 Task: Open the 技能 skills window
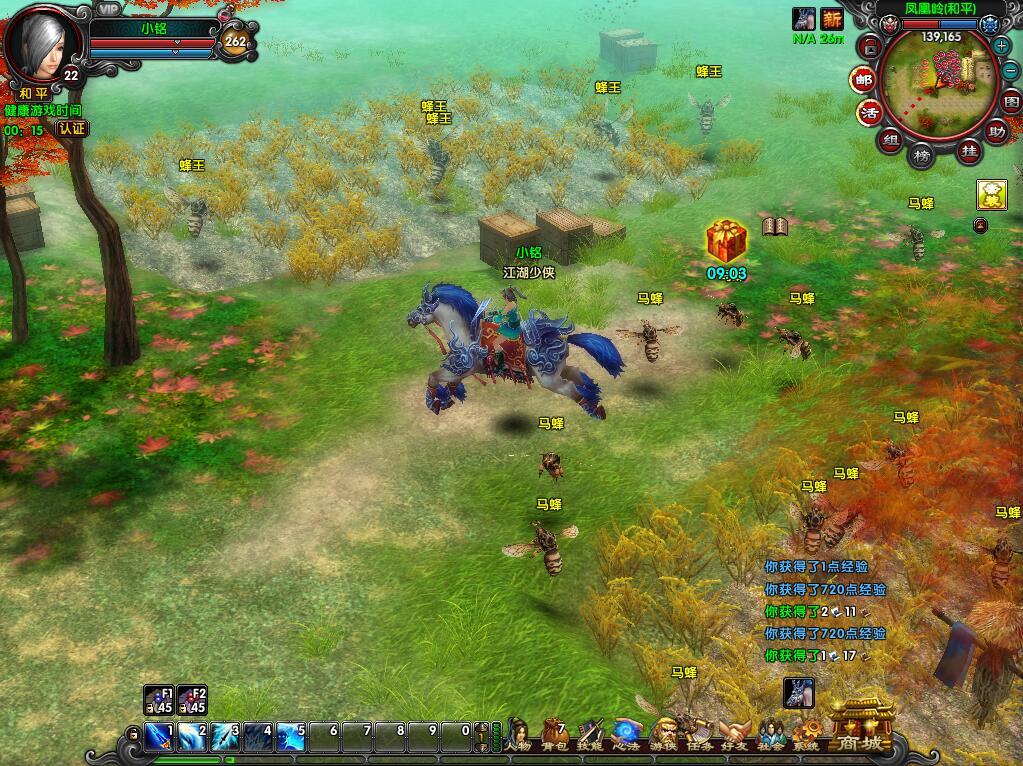coord(590,735)
